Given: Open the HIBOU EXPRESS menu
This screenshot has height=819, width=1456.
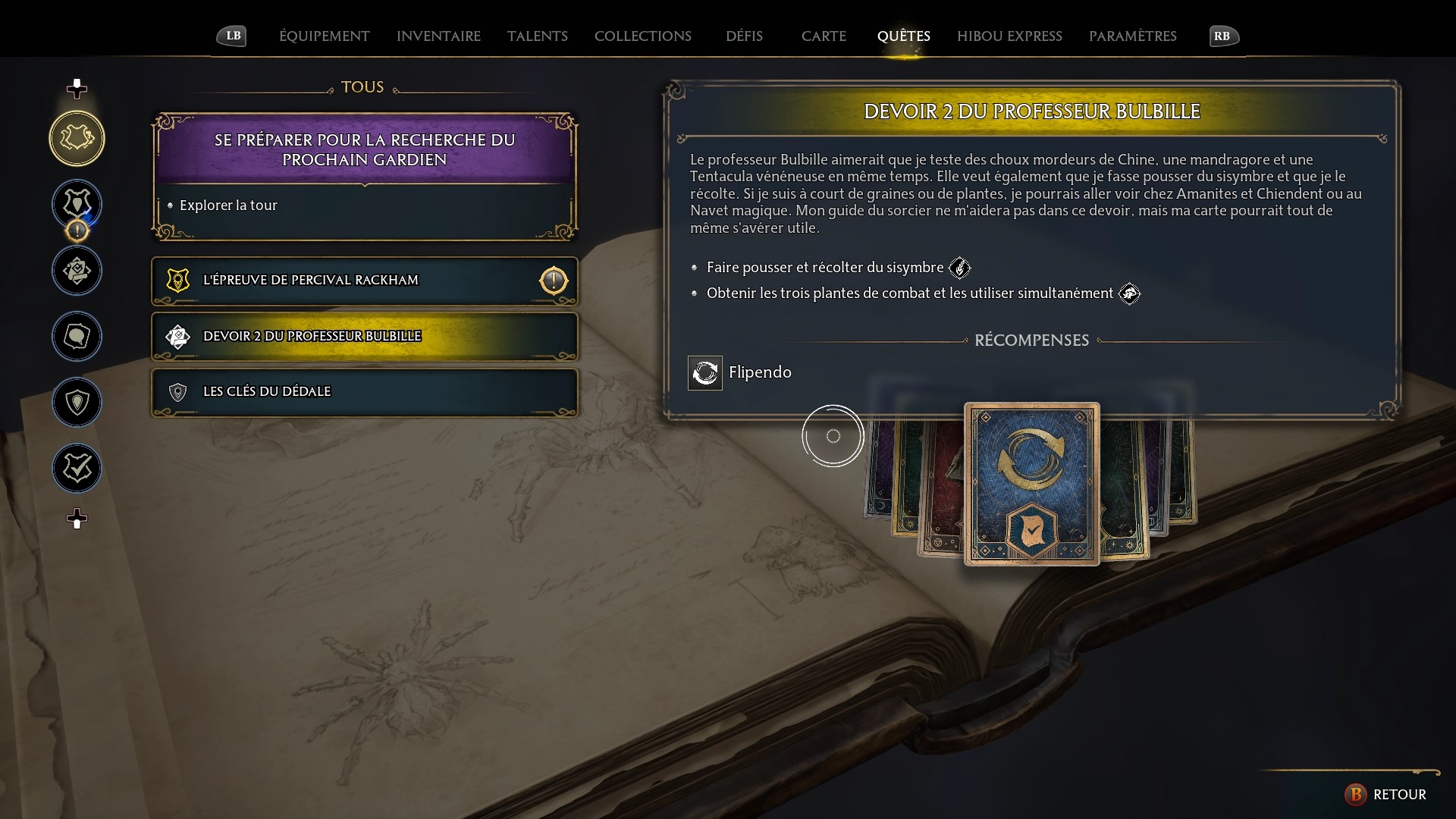Looking at the screenshot, I should 1009,36.
